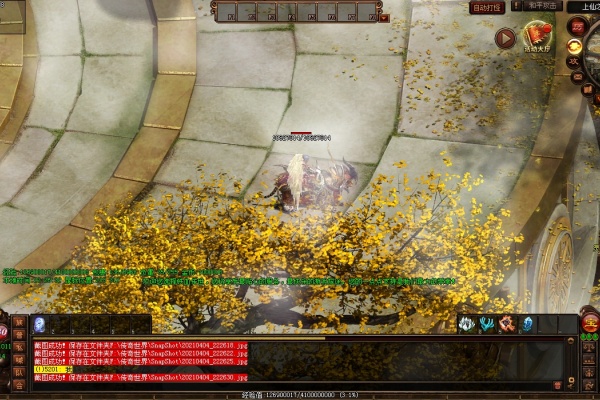Viewport: 600px width, 400px height.
Task: Toggle the 自动打怪 auto-fight button
Action: tap(487, 7)
